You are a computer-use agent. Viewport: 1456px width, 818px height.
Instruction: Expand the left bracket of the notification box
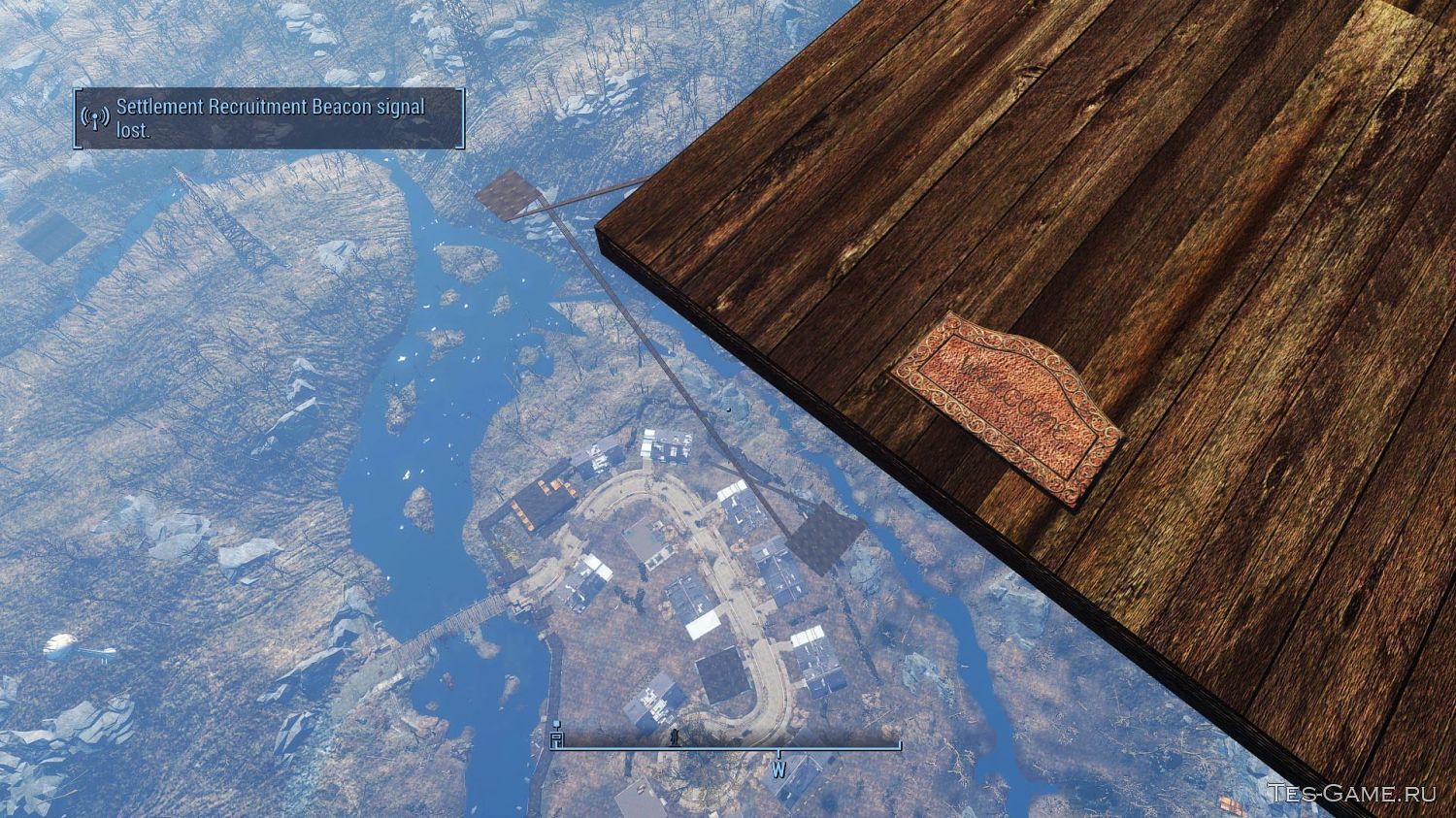point(75,120)
